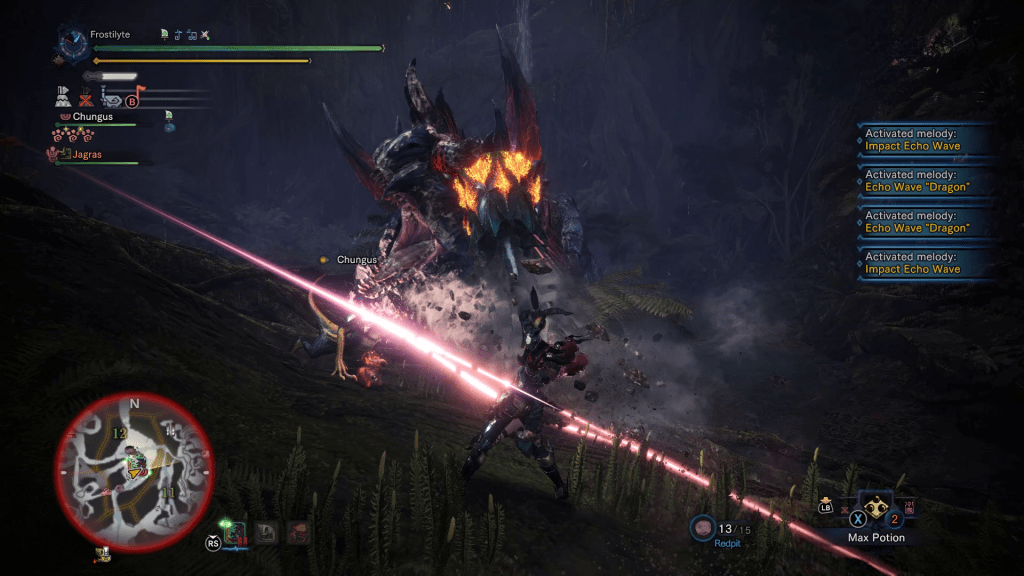
Task: Click the red-crossed mantle icon
Action: tap(86, 98)
